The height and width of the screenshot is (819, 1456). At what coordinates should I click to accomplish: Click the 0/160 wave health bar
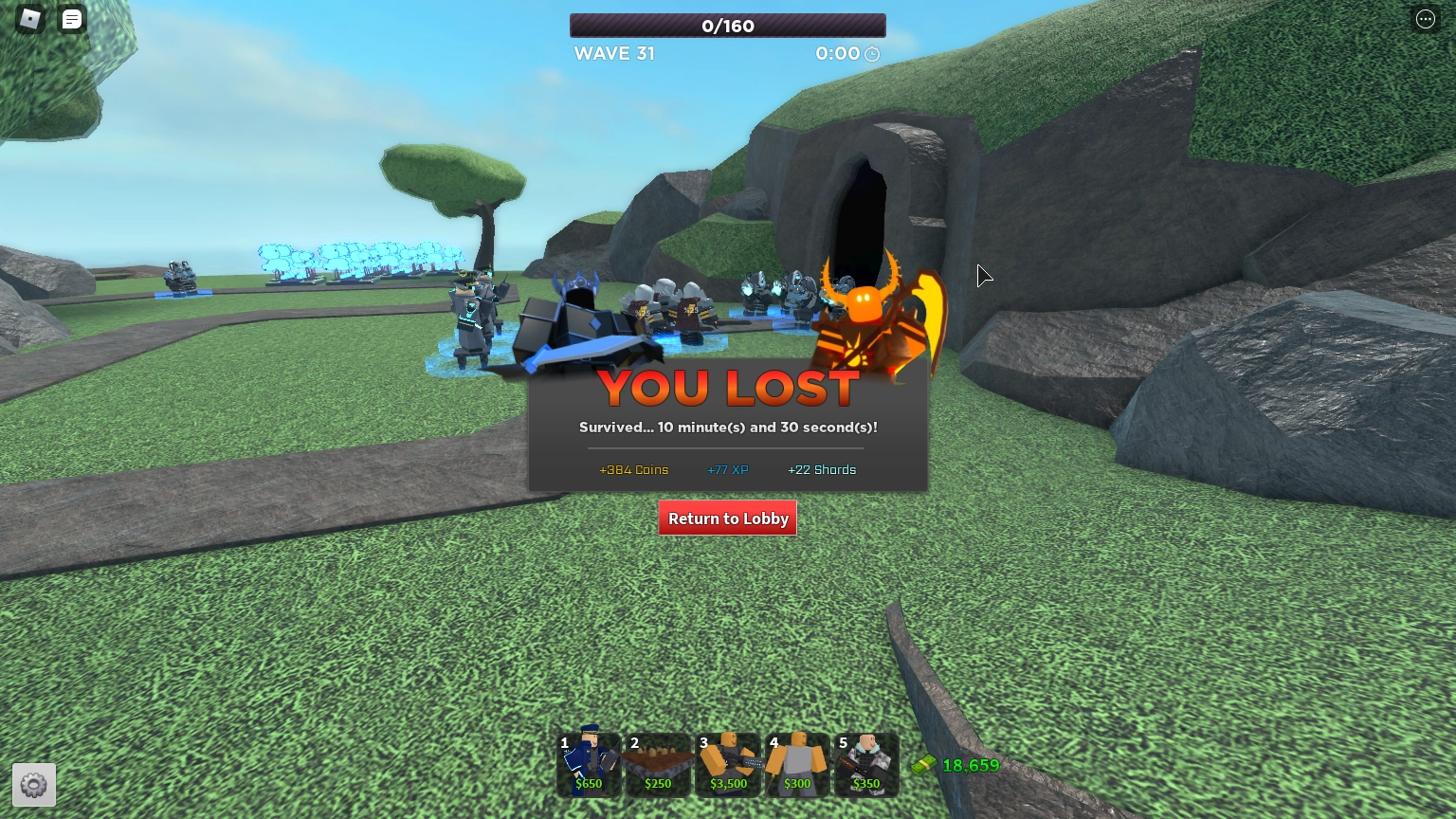click(x=727, y=26)
